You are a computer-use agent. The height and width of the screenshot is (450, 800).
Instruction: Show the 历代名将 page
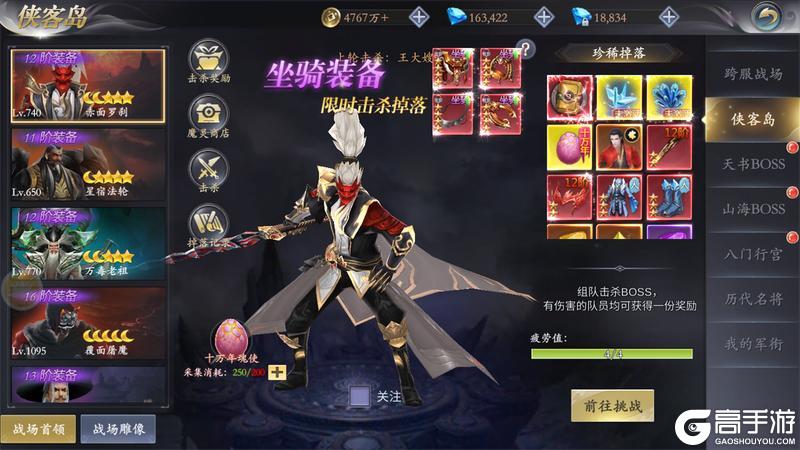[754, 299]
